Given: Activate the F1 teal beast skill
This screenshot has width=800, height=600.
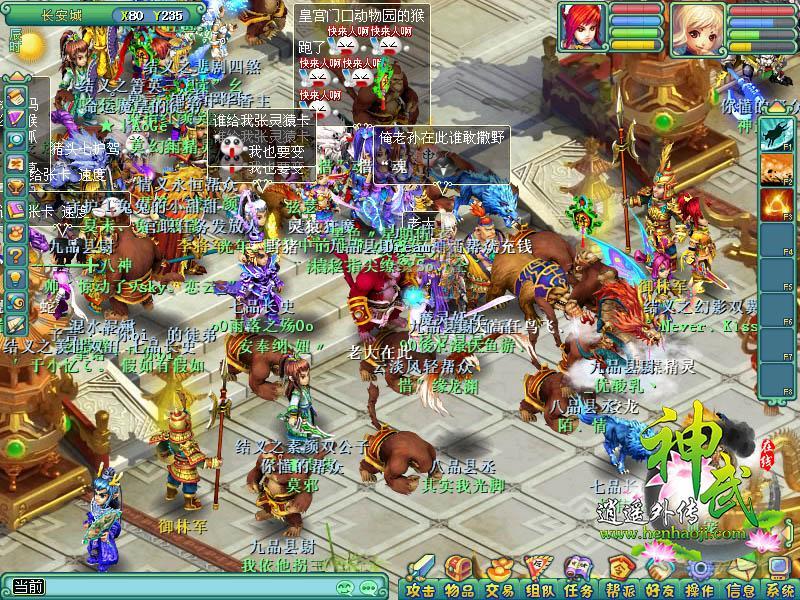Looking at the screenshot, I should 775,134.
